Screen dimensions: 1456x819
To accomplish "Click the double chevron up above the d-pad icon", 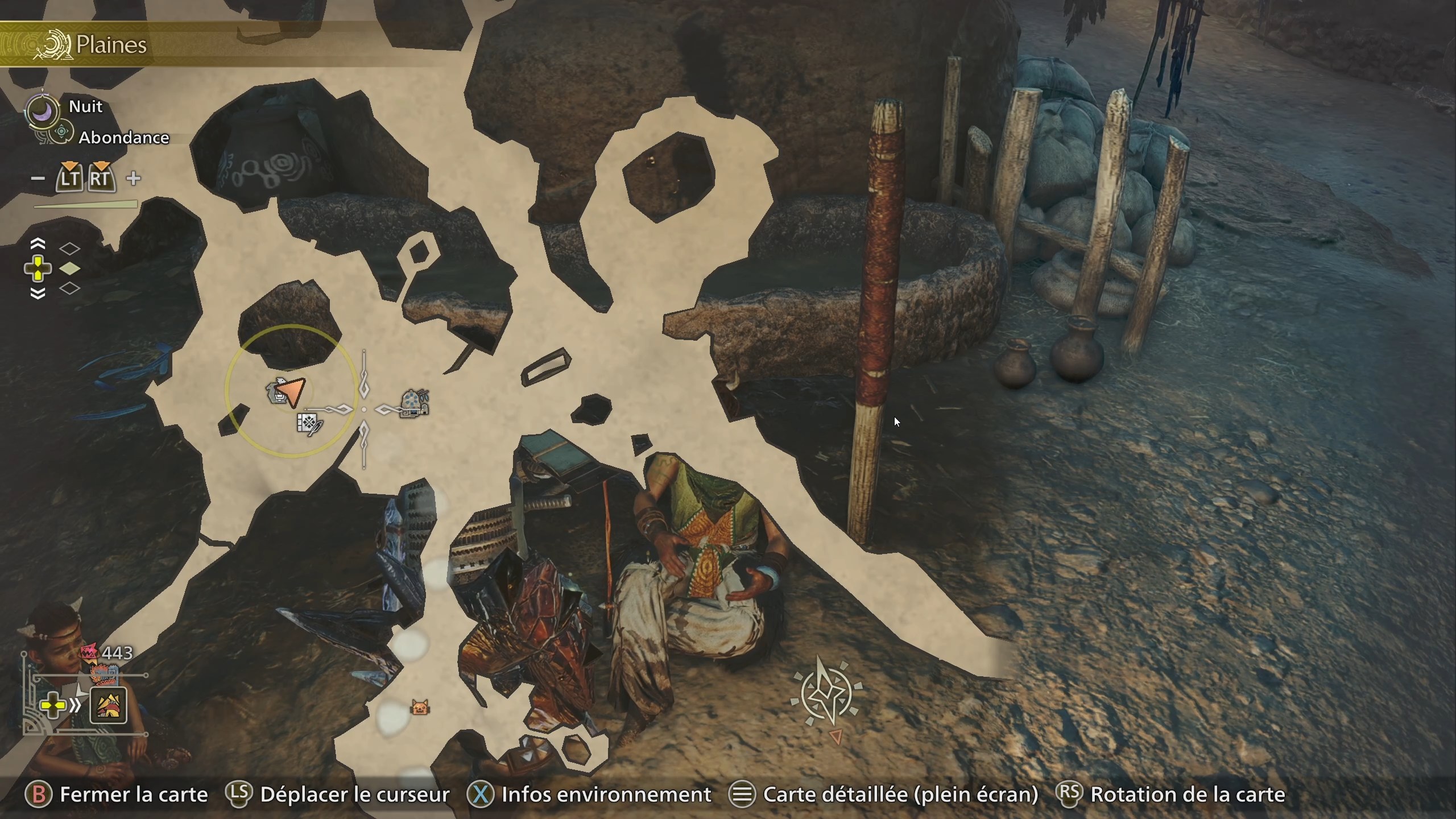I will click(x=38, y=243).
